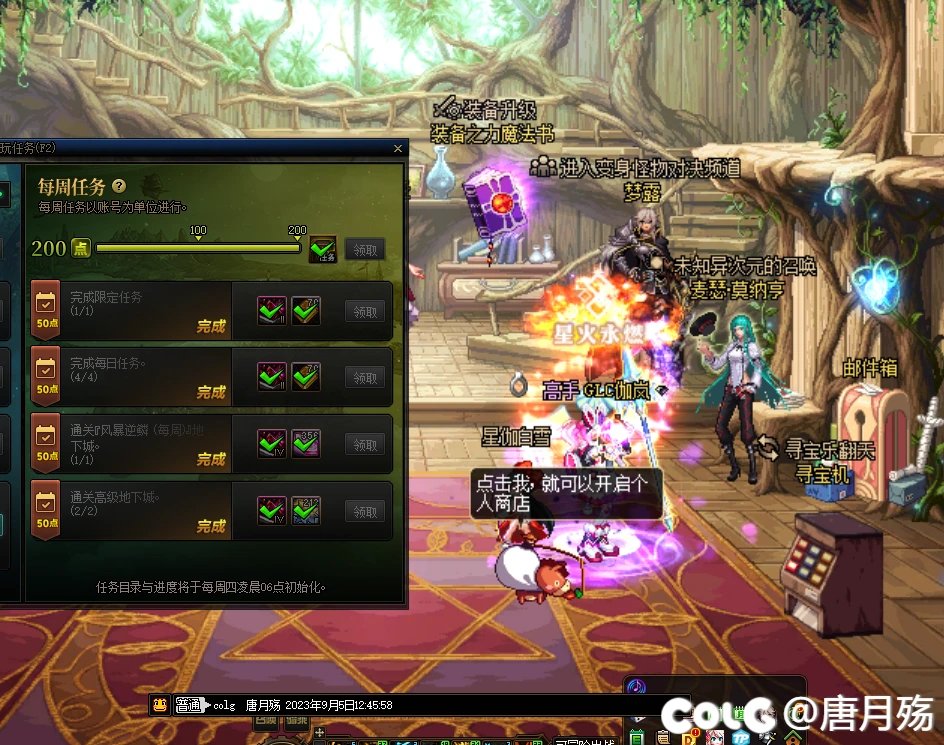Screen dimensions: 944x745
Task: Open the chat emoticon face icon
Action: coord(160,705)
